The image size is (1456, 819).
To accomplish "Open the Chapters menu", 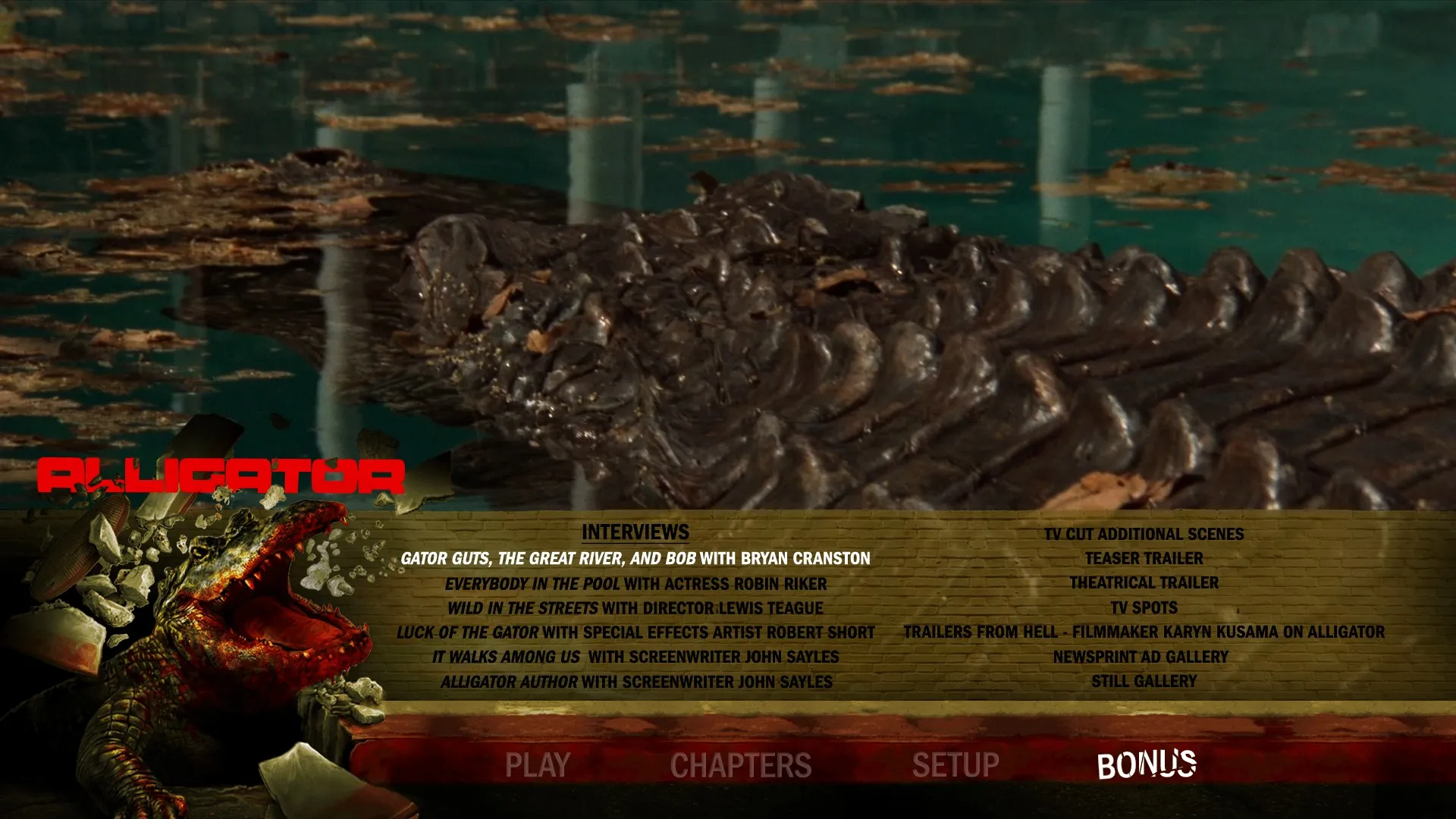I will click(x=741, y=764).
